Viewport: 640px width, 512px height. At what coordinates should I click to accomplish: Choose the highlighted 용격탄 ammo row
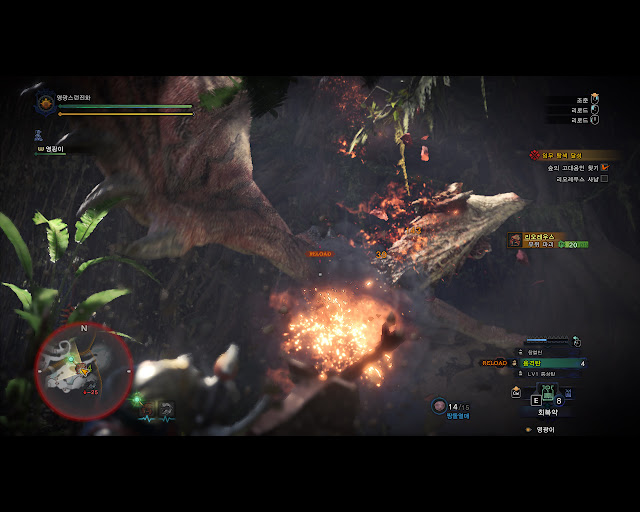point(549,363)
